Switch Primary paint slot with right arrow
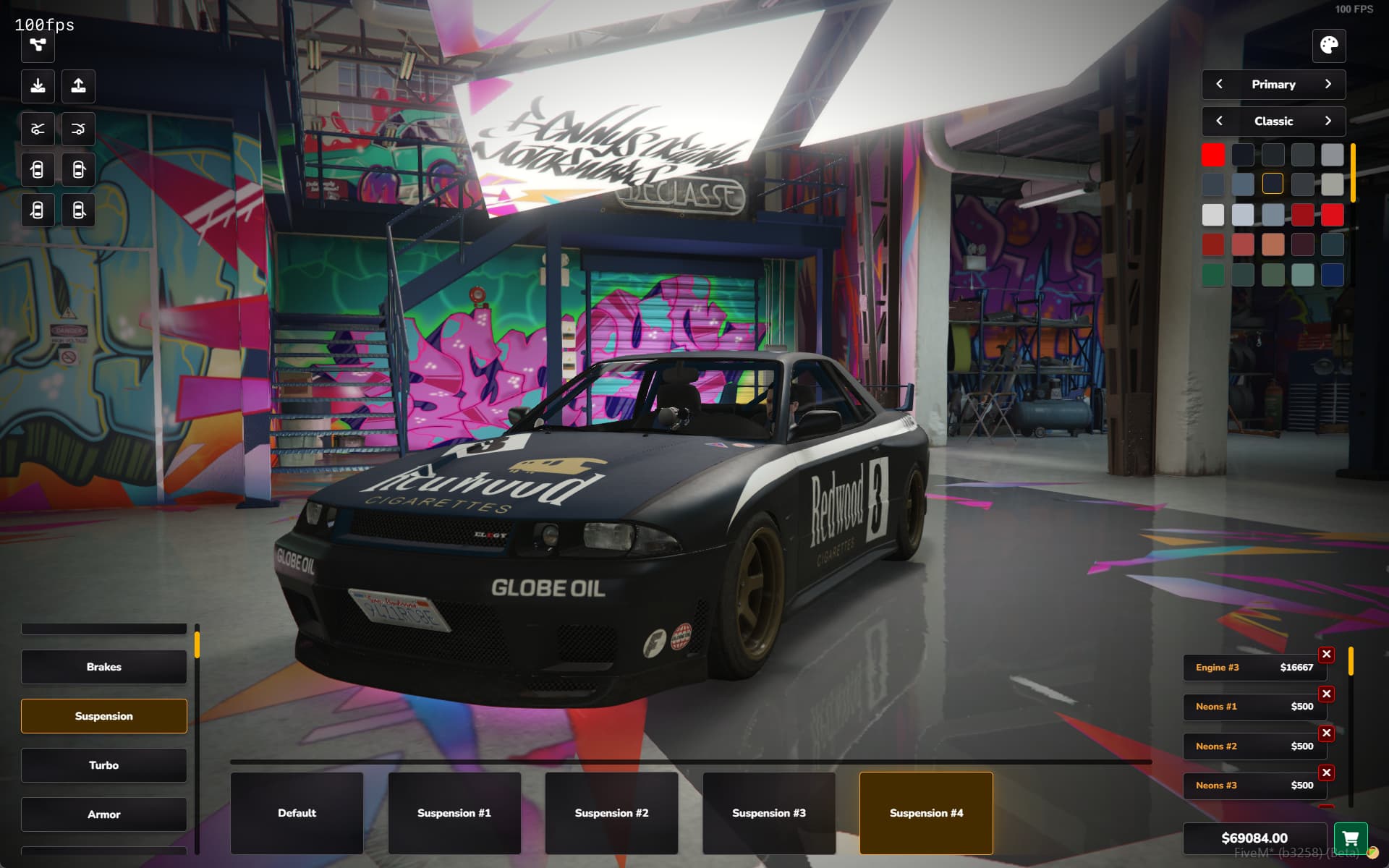This screenshot has height=868, width=1389. click(1328, 85)
